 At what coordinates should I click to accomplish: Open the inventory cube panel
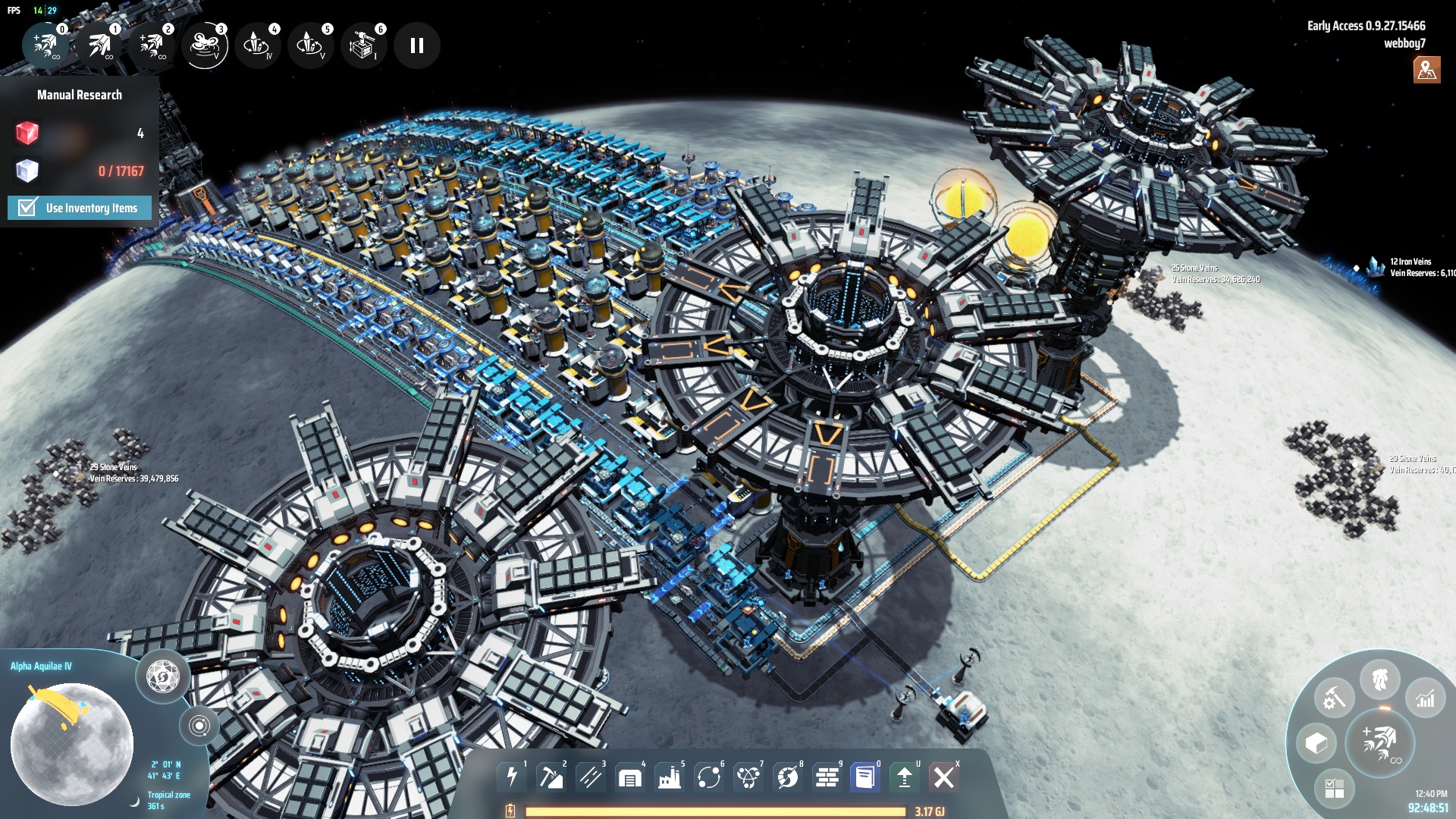[1317, 743]
